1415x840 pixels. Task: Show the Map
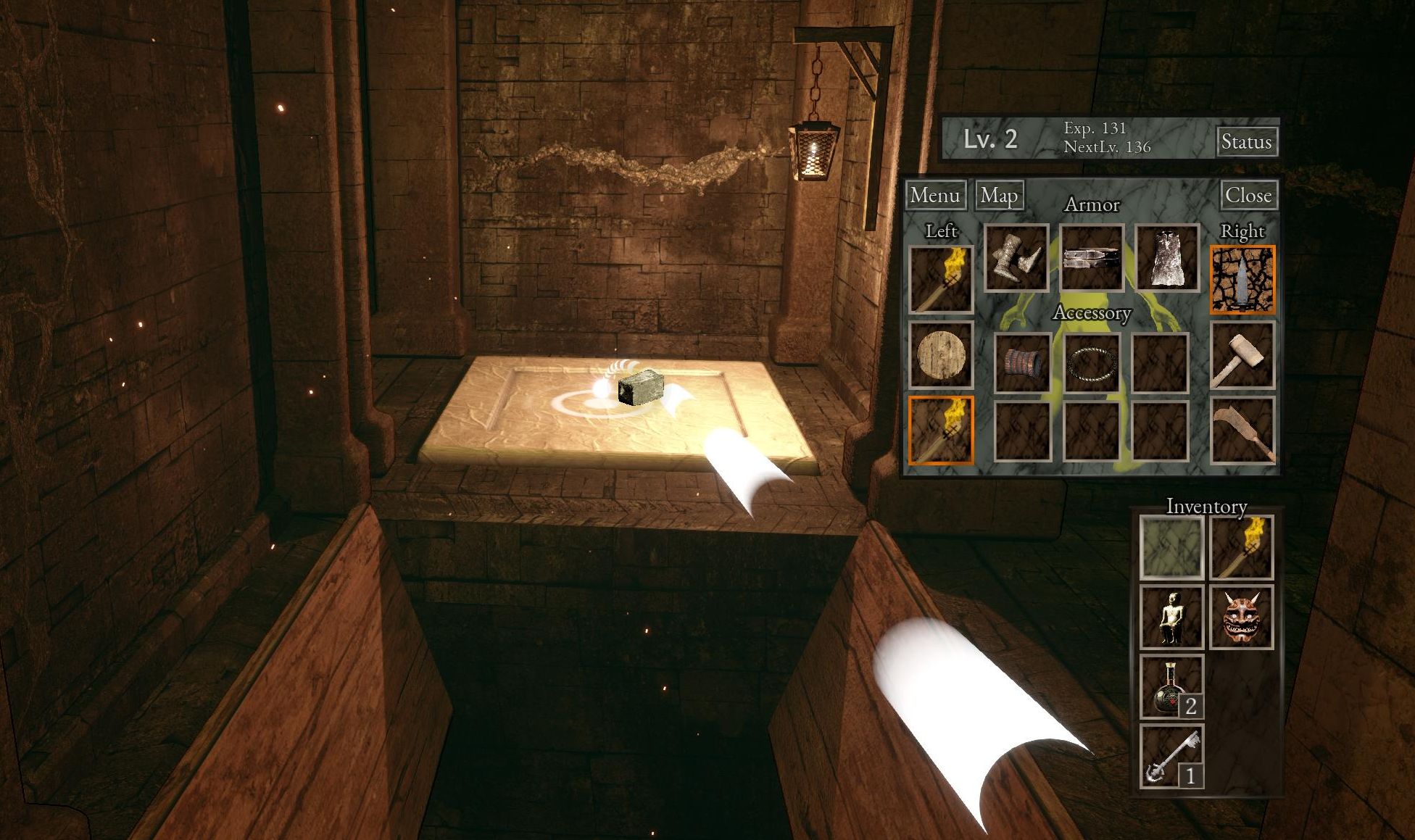(x=999, y=195)
